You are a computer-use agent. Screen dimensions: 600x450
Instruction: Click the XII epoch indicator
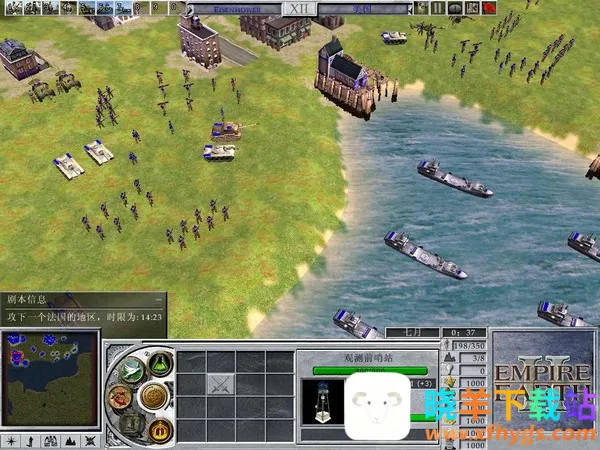tap(298, 8)
